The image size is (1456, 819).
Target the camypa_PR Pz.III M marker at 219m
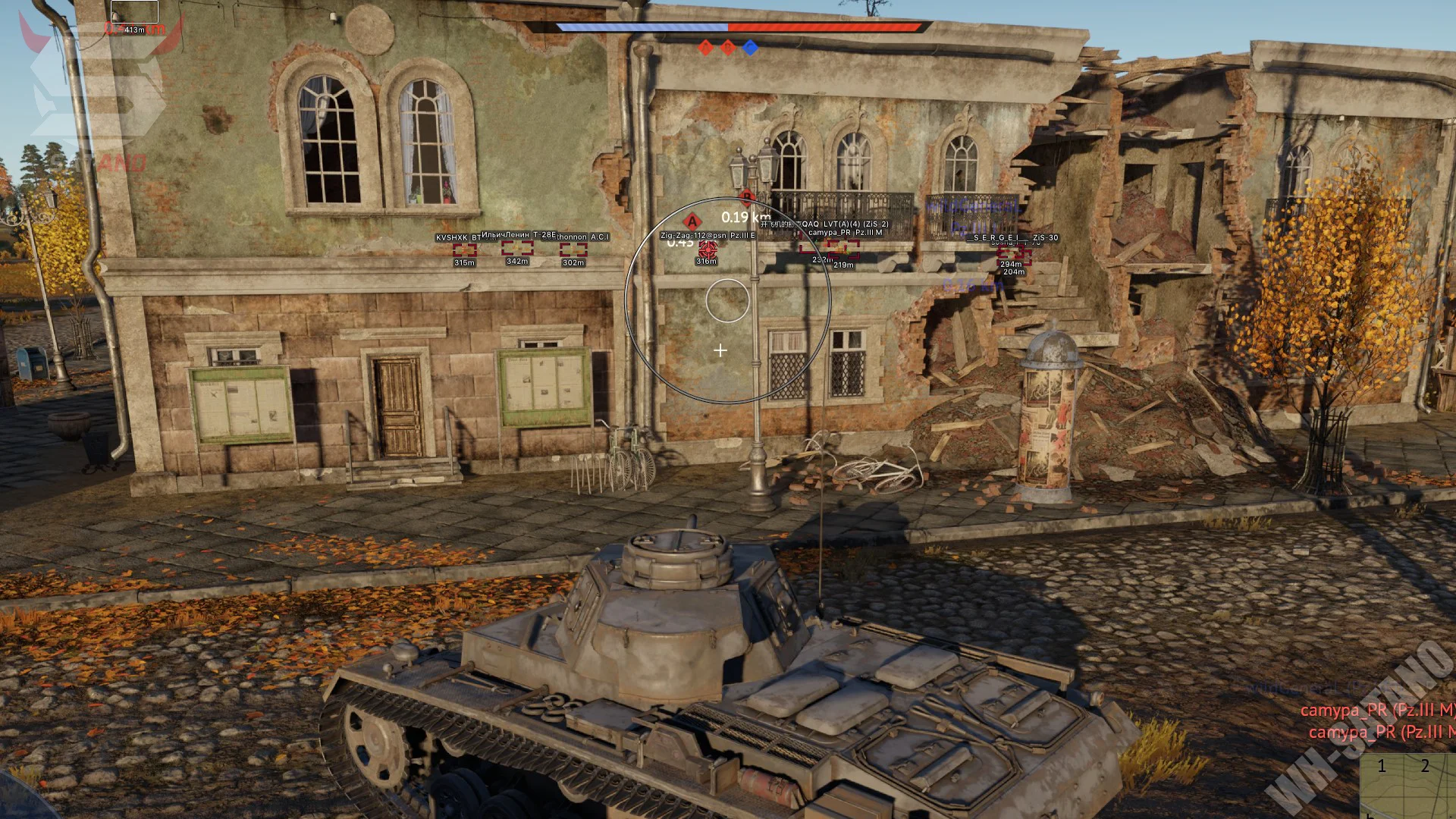pyautogui.click(x=843, y=249)
